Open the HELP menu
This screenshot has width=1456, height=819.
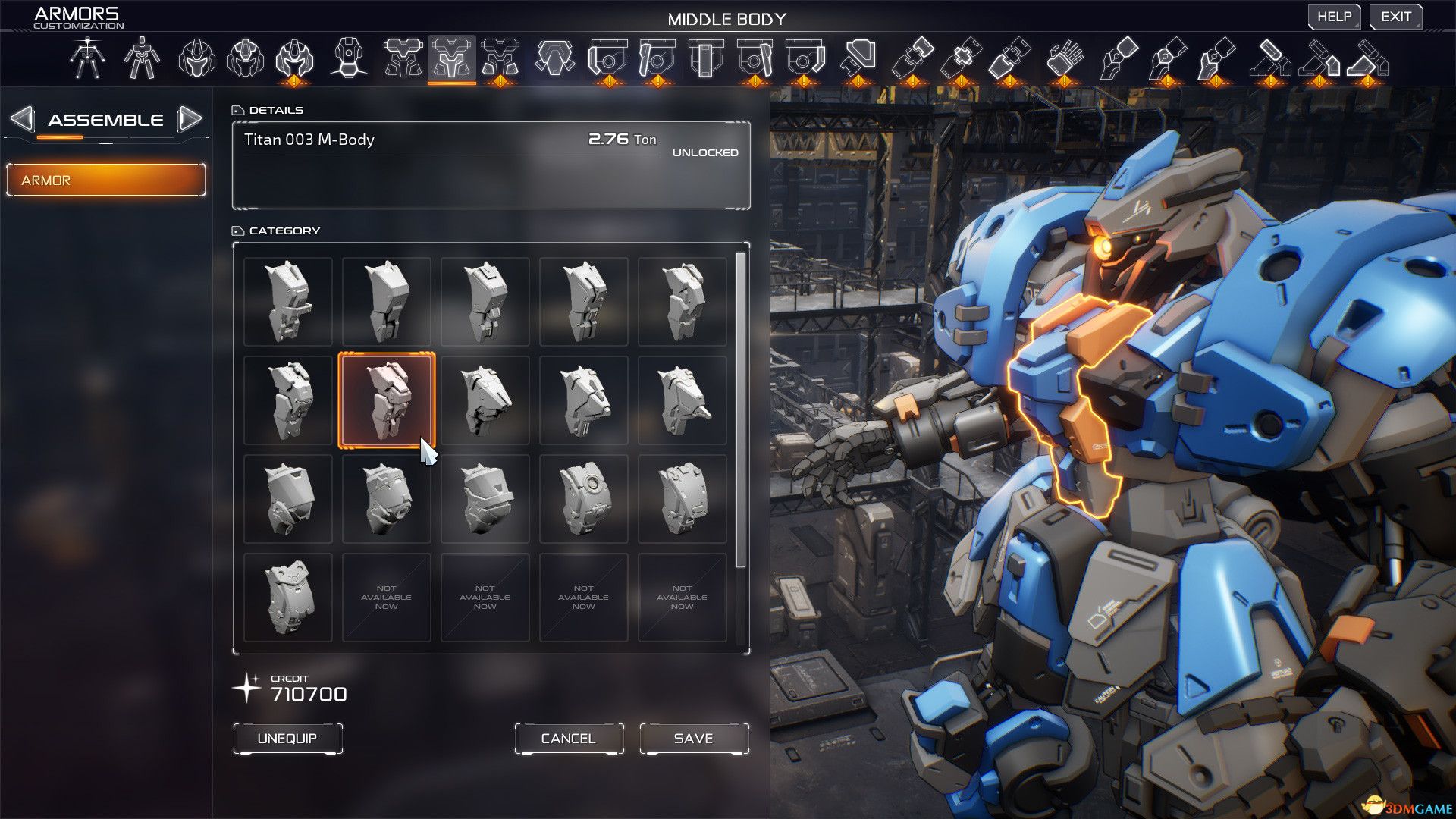tap(1335, 15)
